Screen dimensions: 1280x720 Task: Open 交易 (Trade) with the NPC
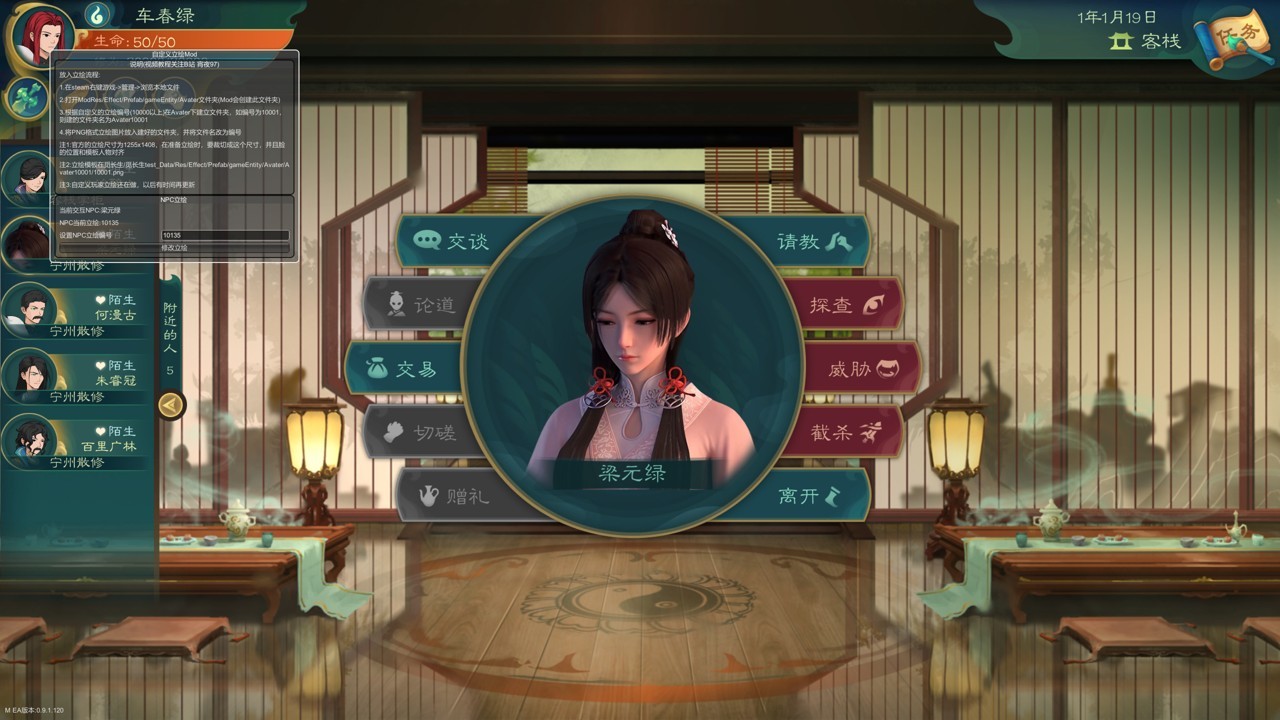pyautogui.click(x=402, y=369)
